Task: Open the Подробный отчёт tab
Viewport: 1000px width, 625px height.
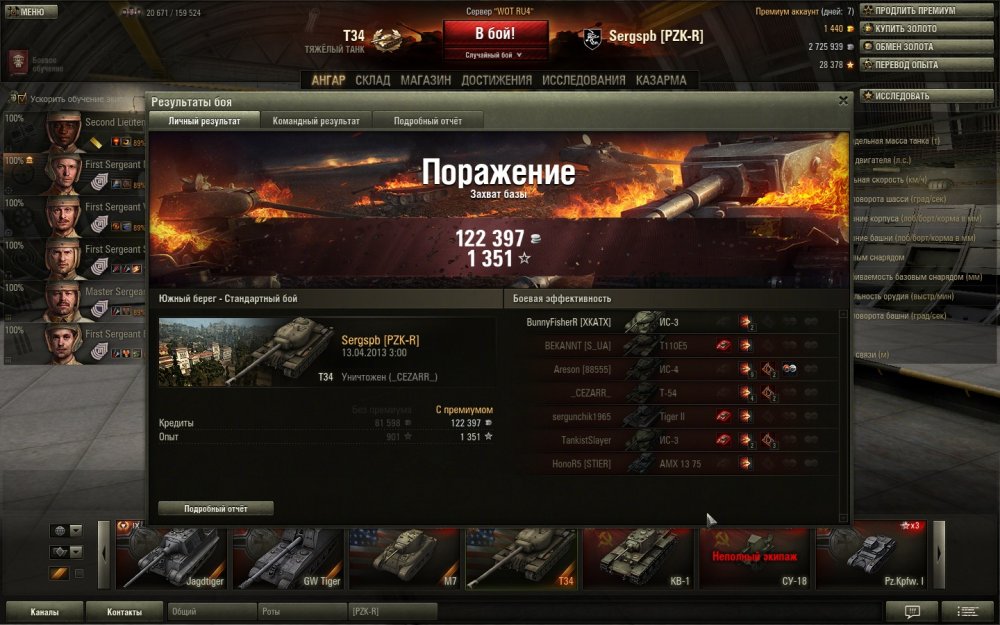Action: pyautogui.click(x=427, y=121)
